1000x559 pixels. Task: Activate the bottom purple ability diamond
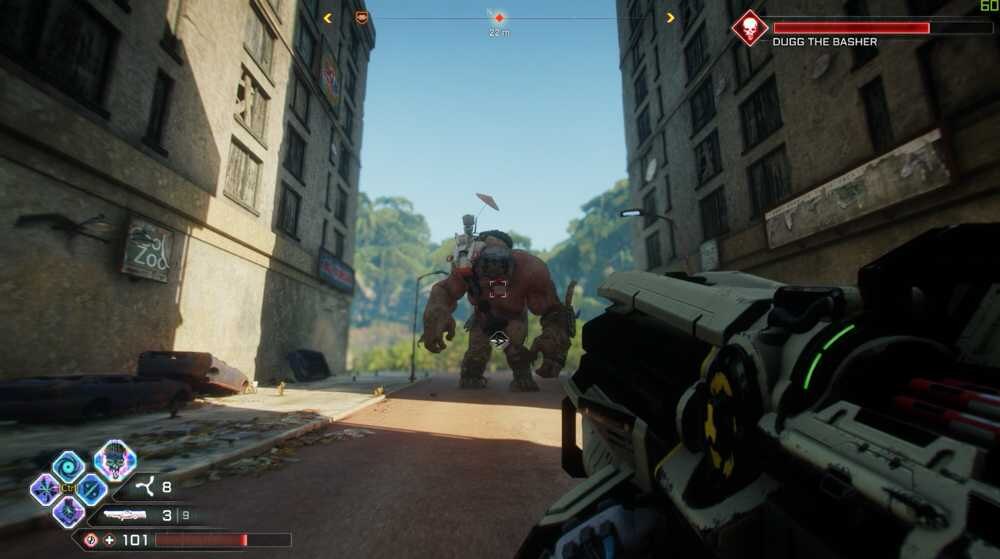pyautogui.click(x=68, y=511)
